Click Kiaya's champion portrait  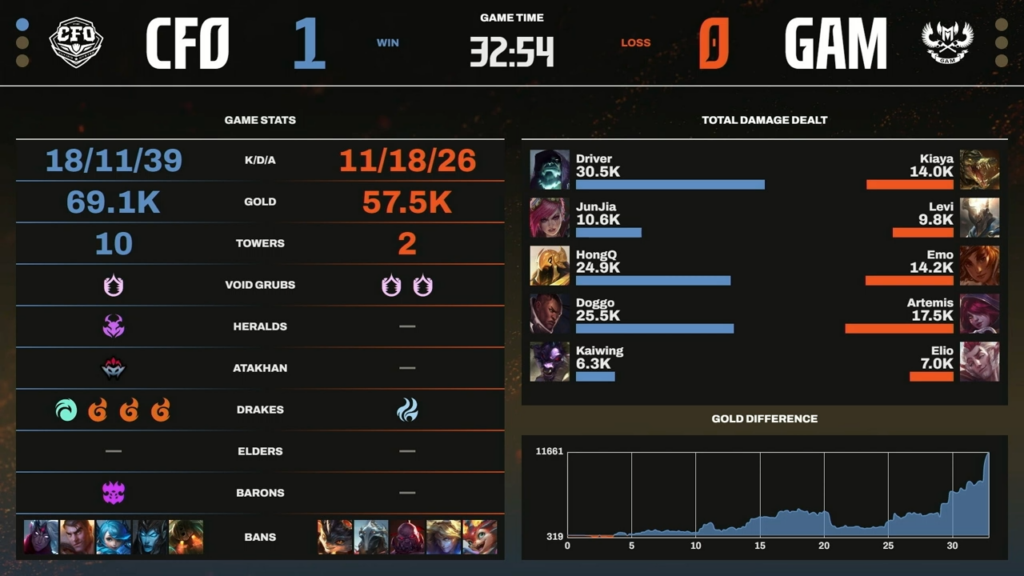click(979, 169)
